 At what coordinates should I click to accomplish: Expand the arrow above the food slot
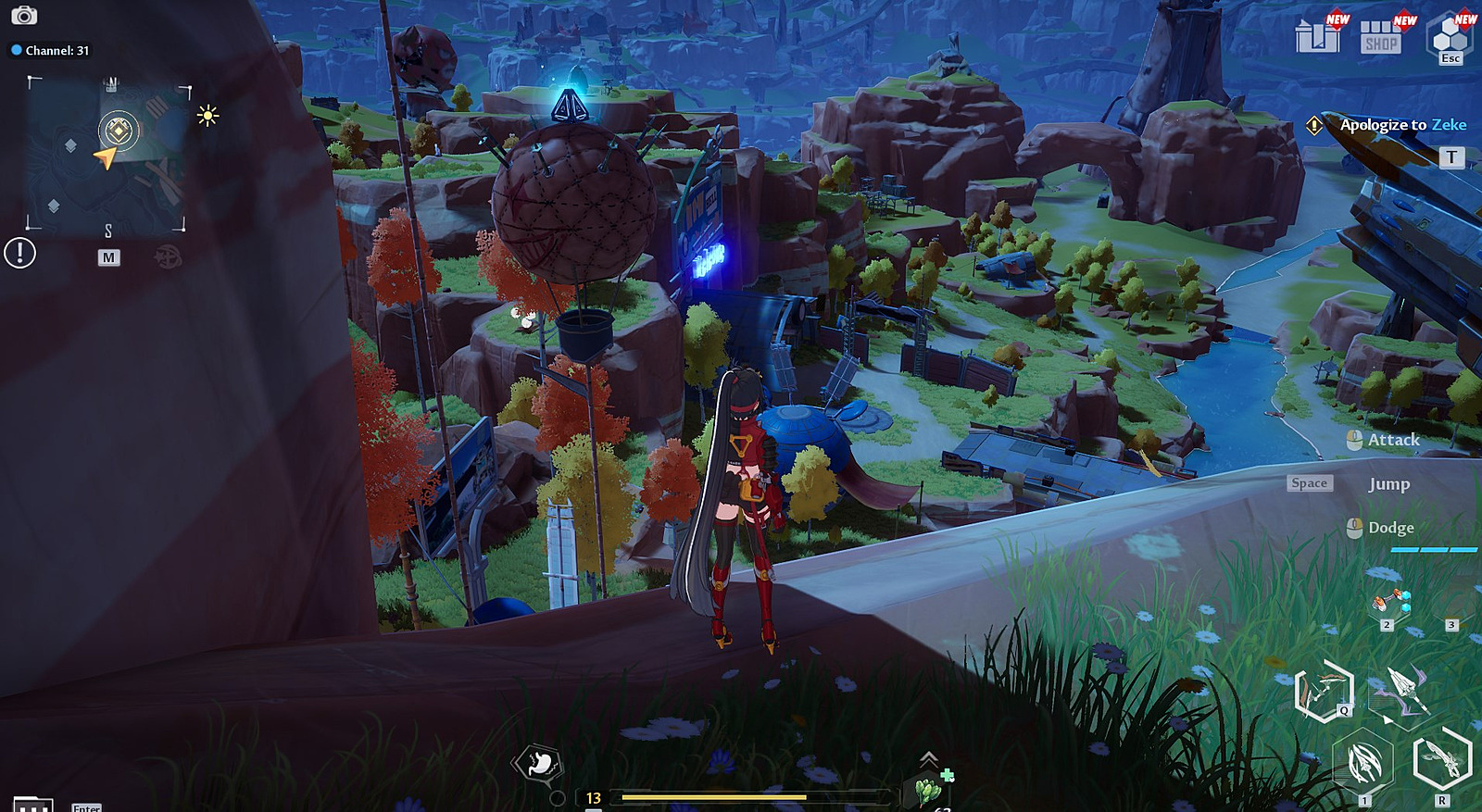(928, 759)
